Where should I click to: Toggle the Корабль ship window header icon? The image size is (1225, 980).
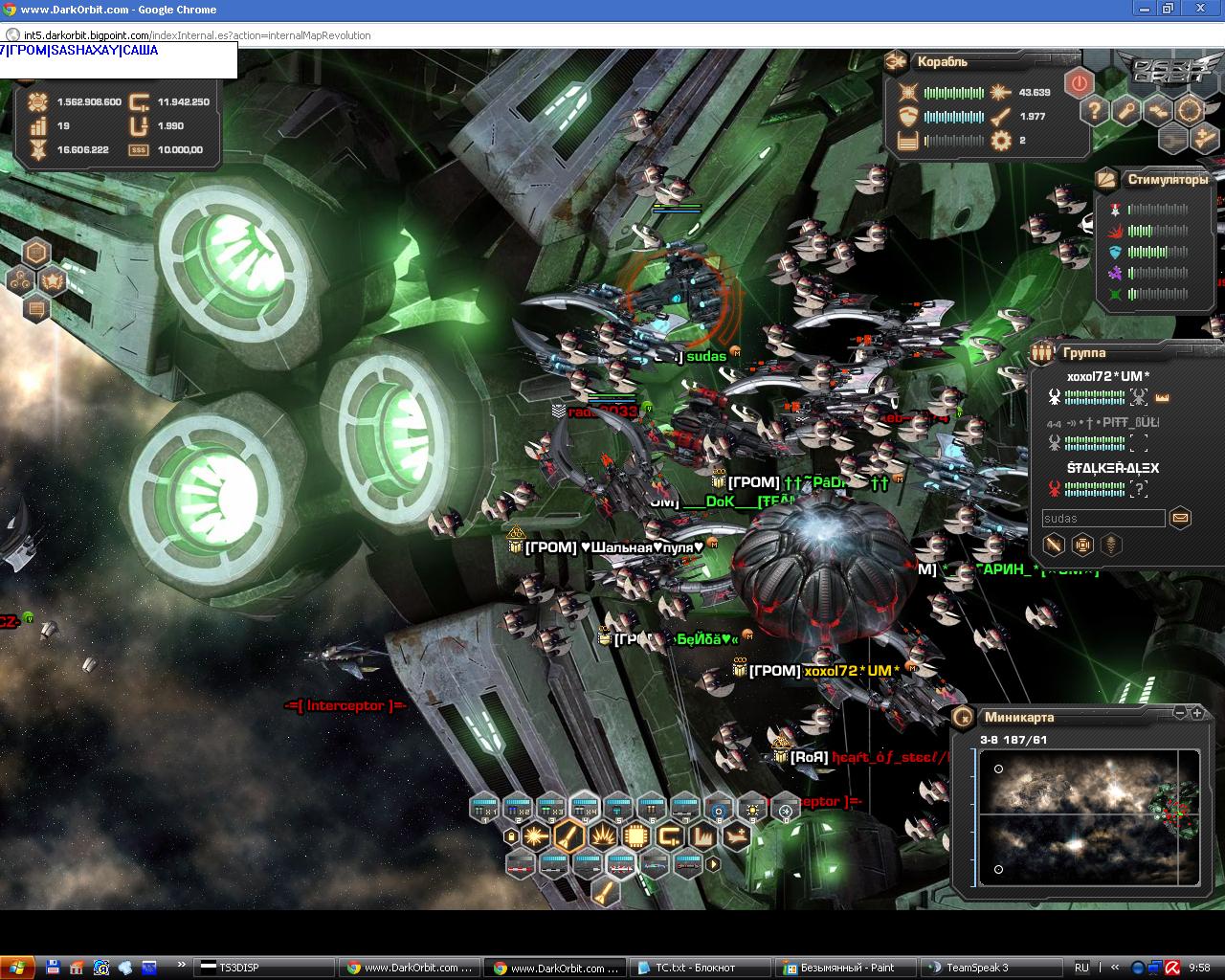(x=897, y=61)
